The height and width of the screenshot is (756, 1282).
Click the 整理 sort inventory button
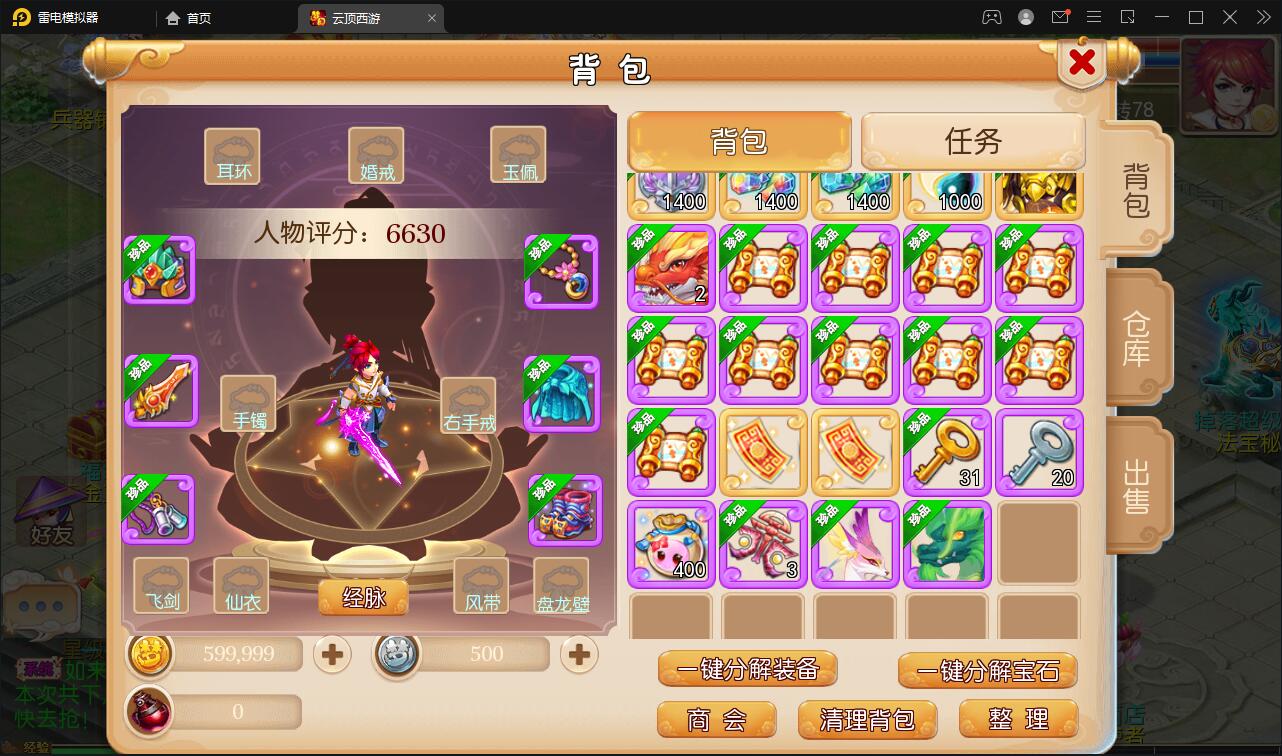(x=1018, y=719)
